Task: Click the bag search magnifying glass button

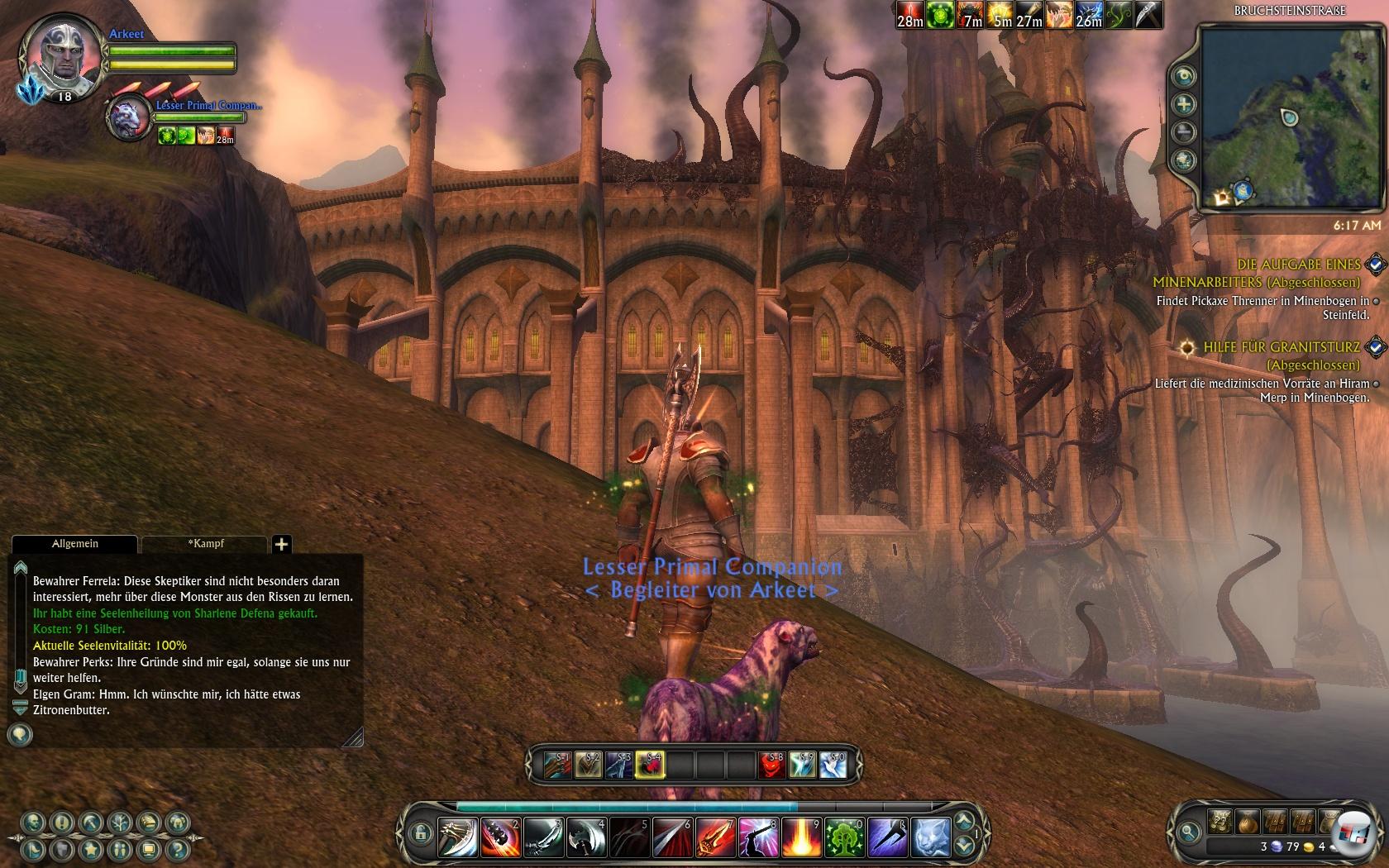Action: [1189, 832]
